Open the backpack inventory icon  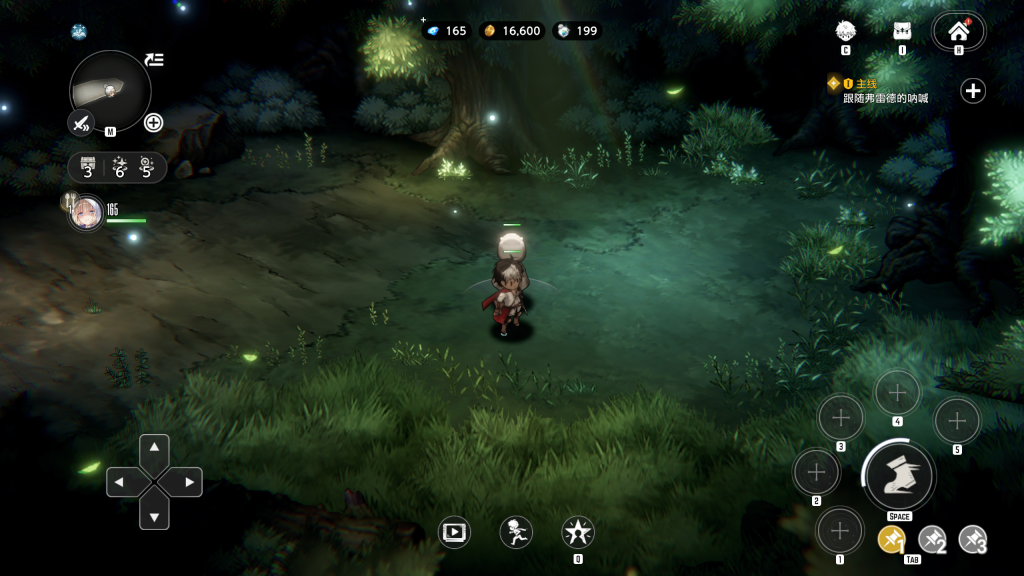pyautogui.click(x=902, y=30)
